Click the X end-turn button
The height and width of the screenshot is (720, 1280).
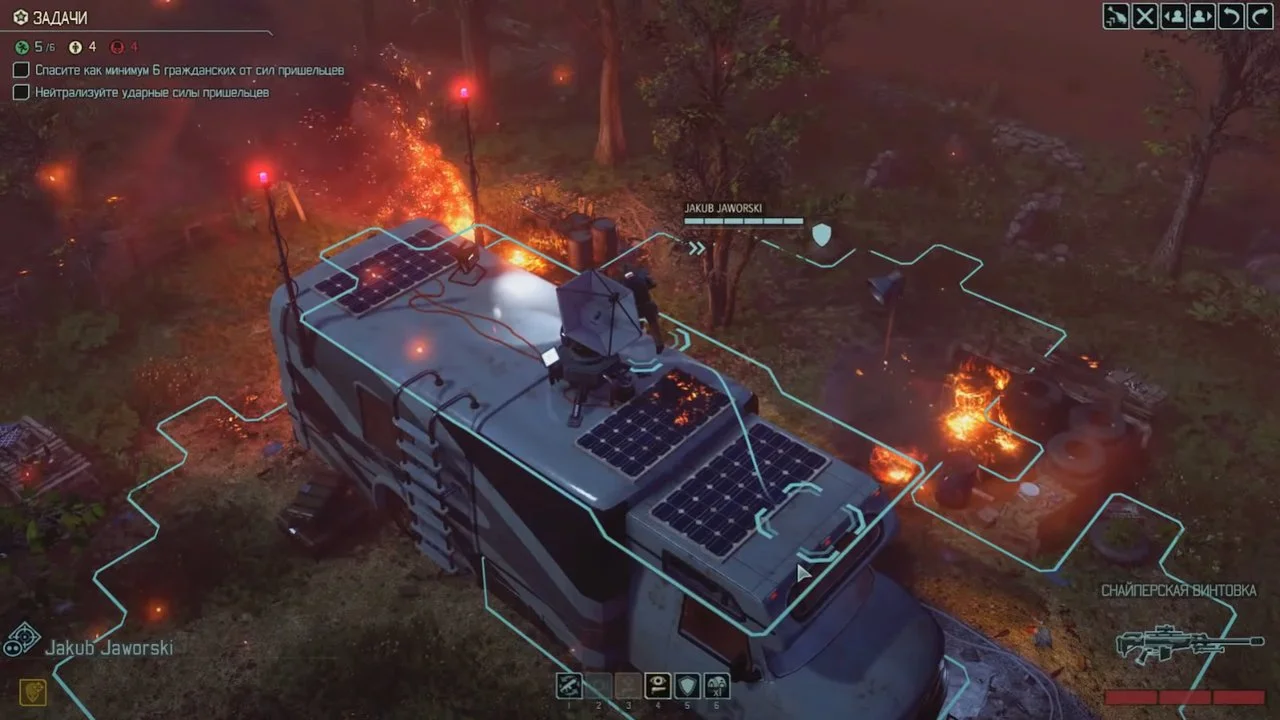[x=1145, y=16]
